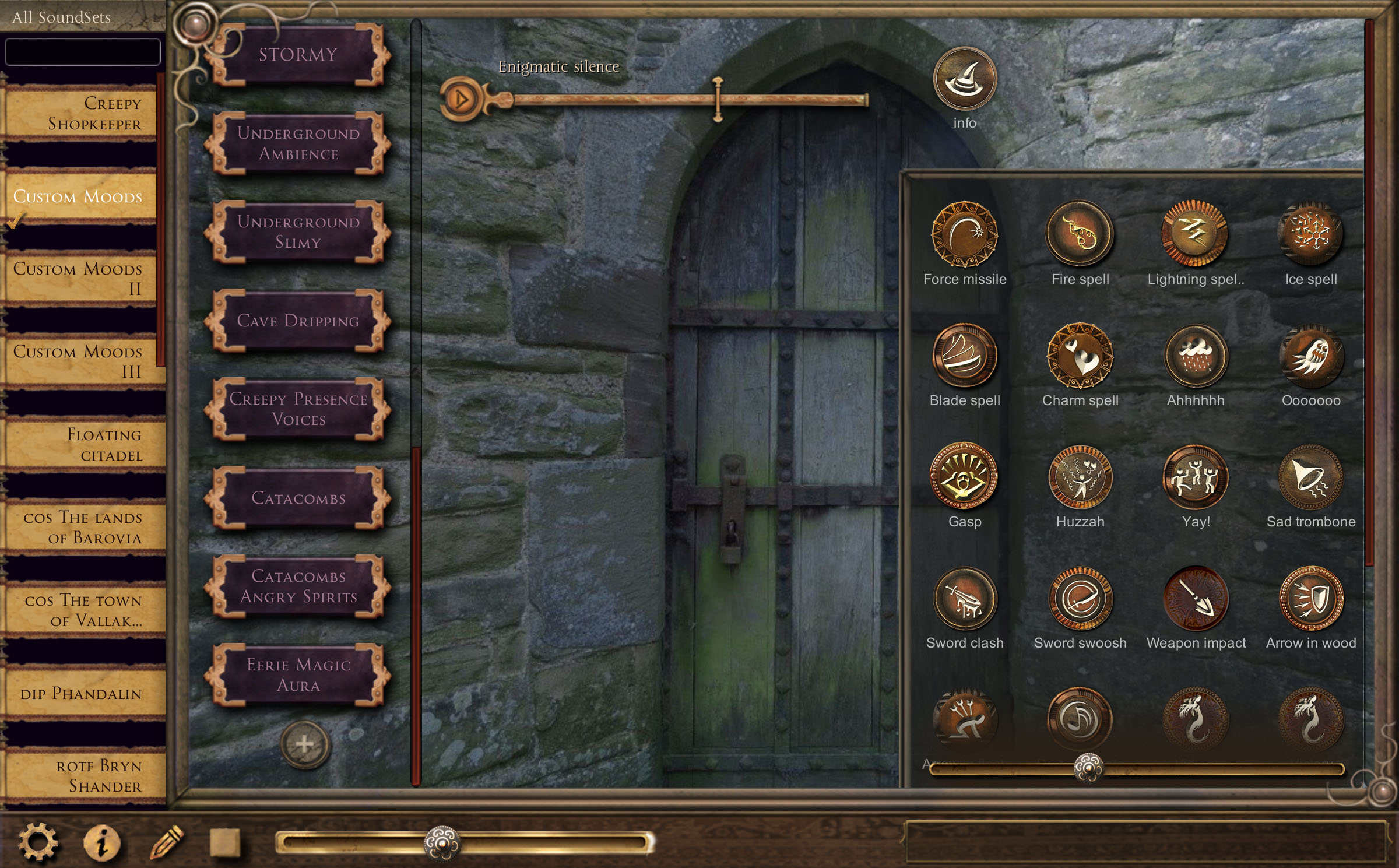1399x868 pixels.
Task: Play the Sad trombone sound
Action: click(x=1310, y=477)
